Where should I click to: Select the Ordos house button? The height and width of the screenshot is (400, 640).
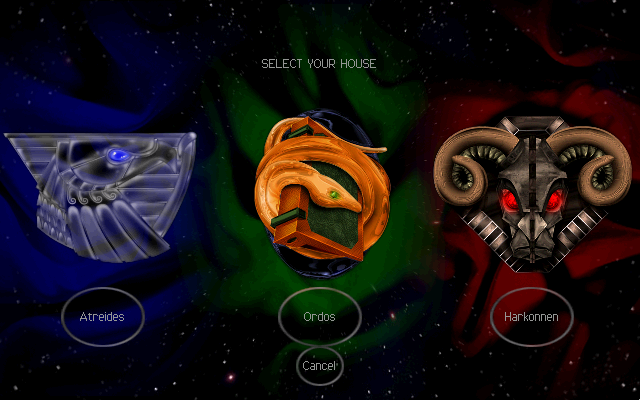click(x=319, y=317)
